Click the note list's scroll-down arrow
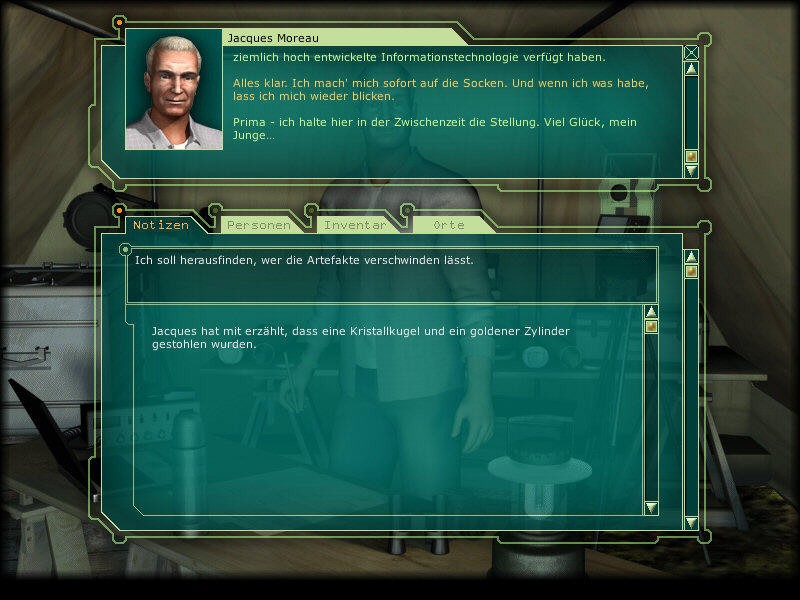800x600 pixels. click(x=691, y=522)
